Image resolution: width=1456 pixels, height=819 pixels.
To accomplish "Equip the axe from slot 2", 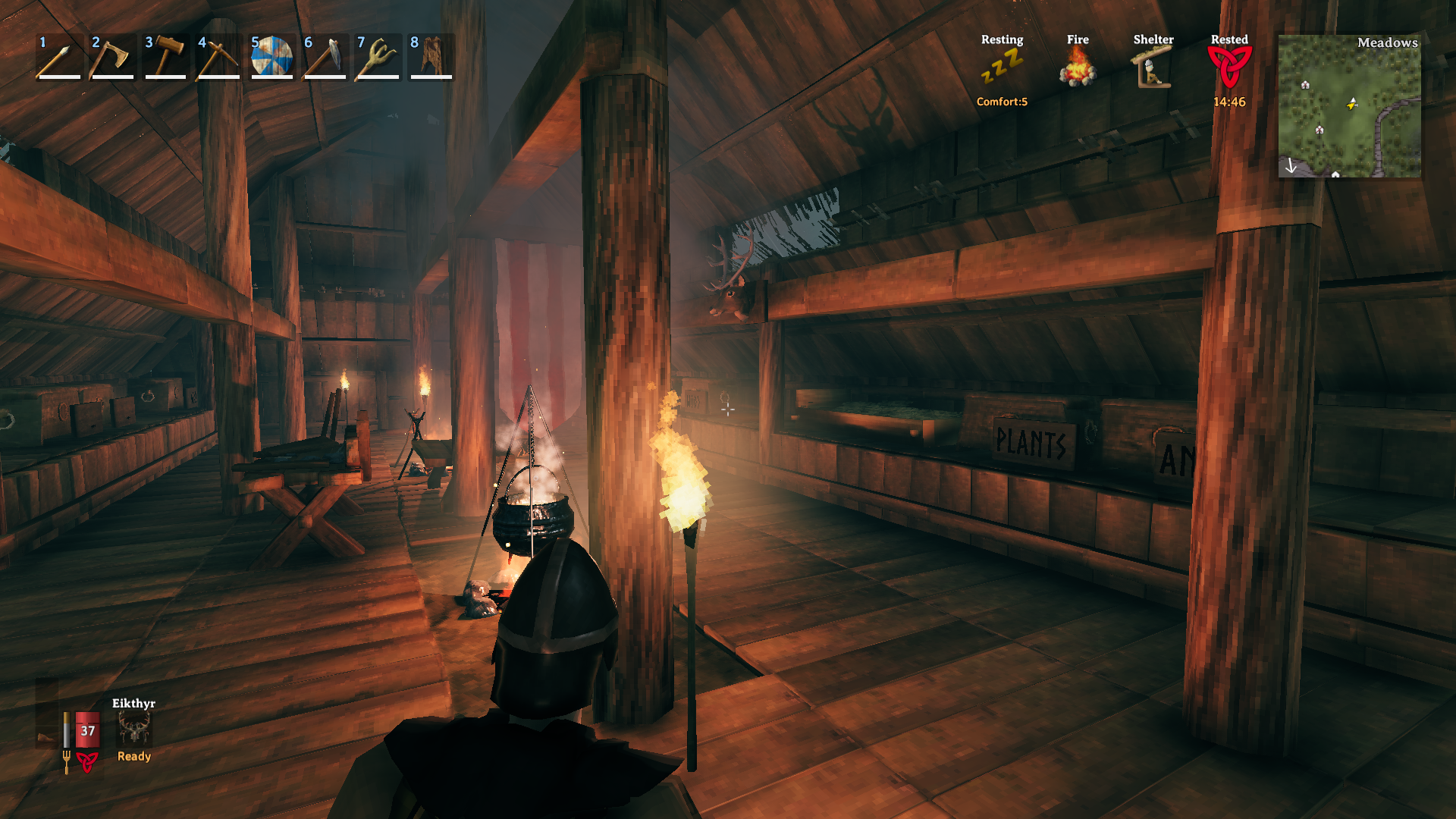I will point(111,57).
